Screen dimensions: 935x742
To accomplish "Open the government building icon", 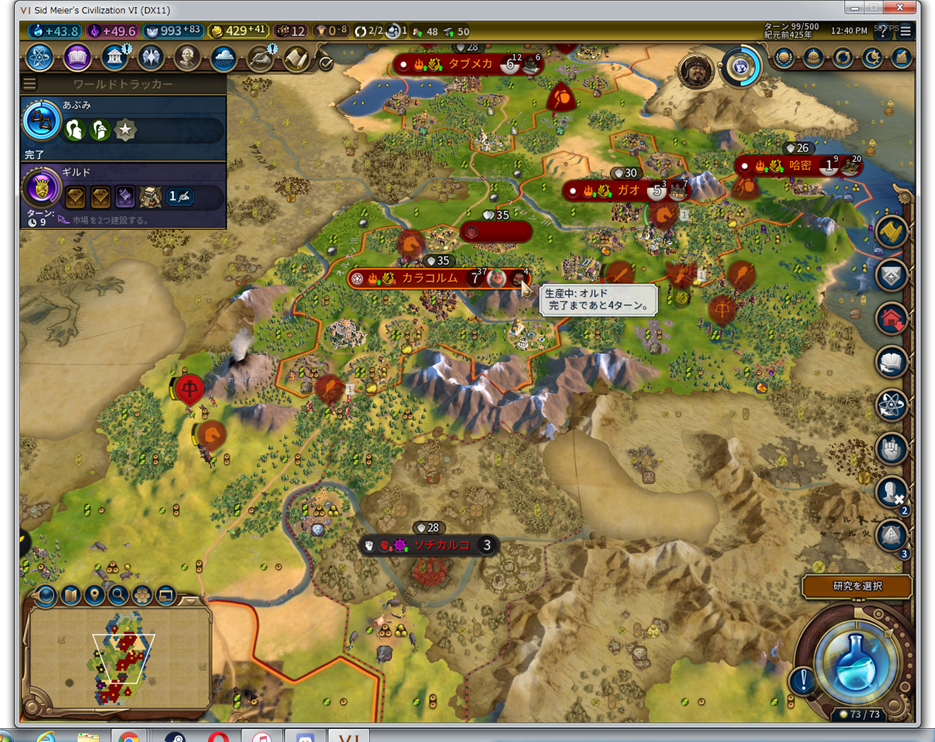I will coord(114,57).
